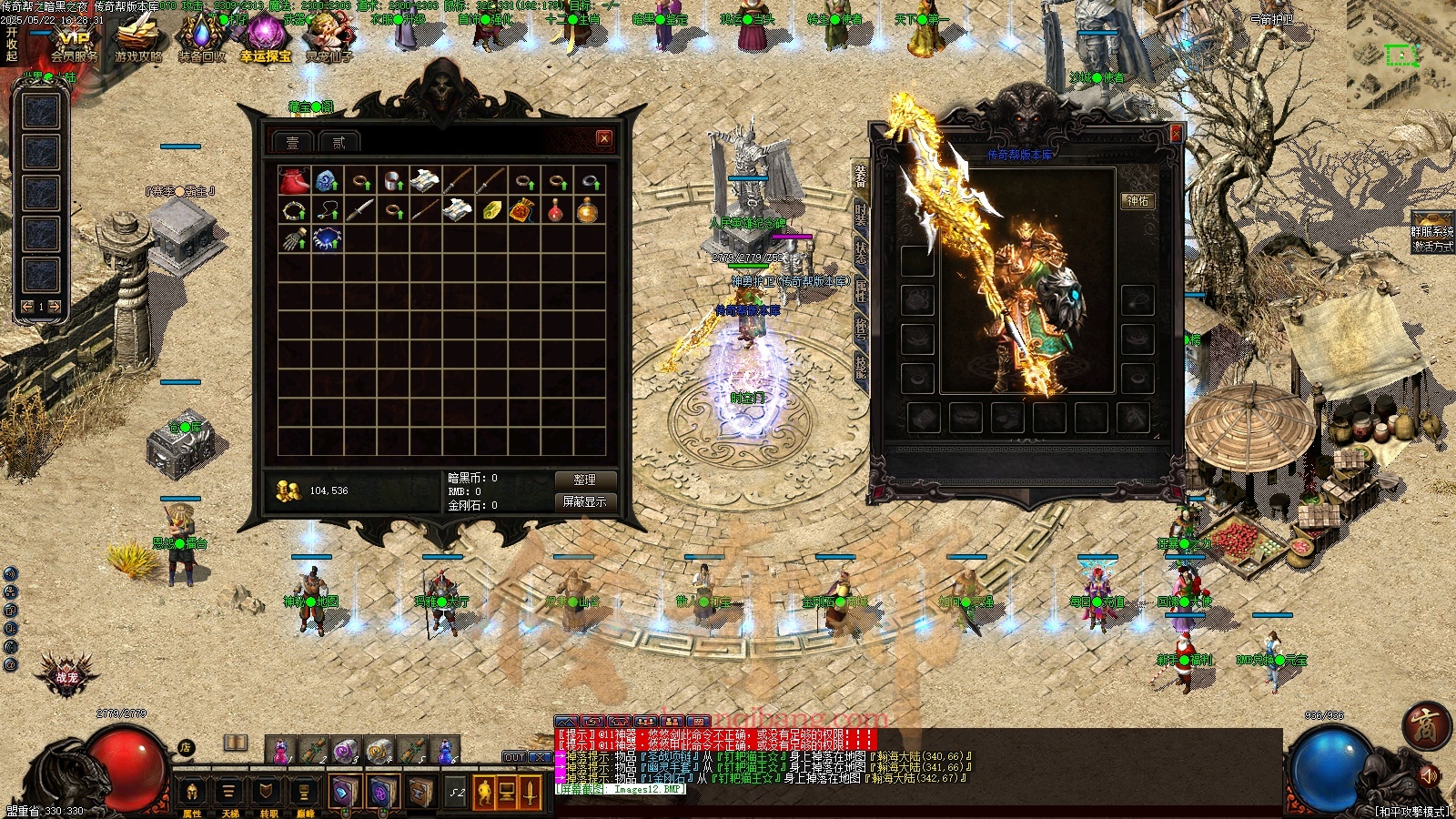This screenshot has height=819, width=1456.
Task: Open the 装备回收 equipment recycle icon
Action: (x=201, y=38)
